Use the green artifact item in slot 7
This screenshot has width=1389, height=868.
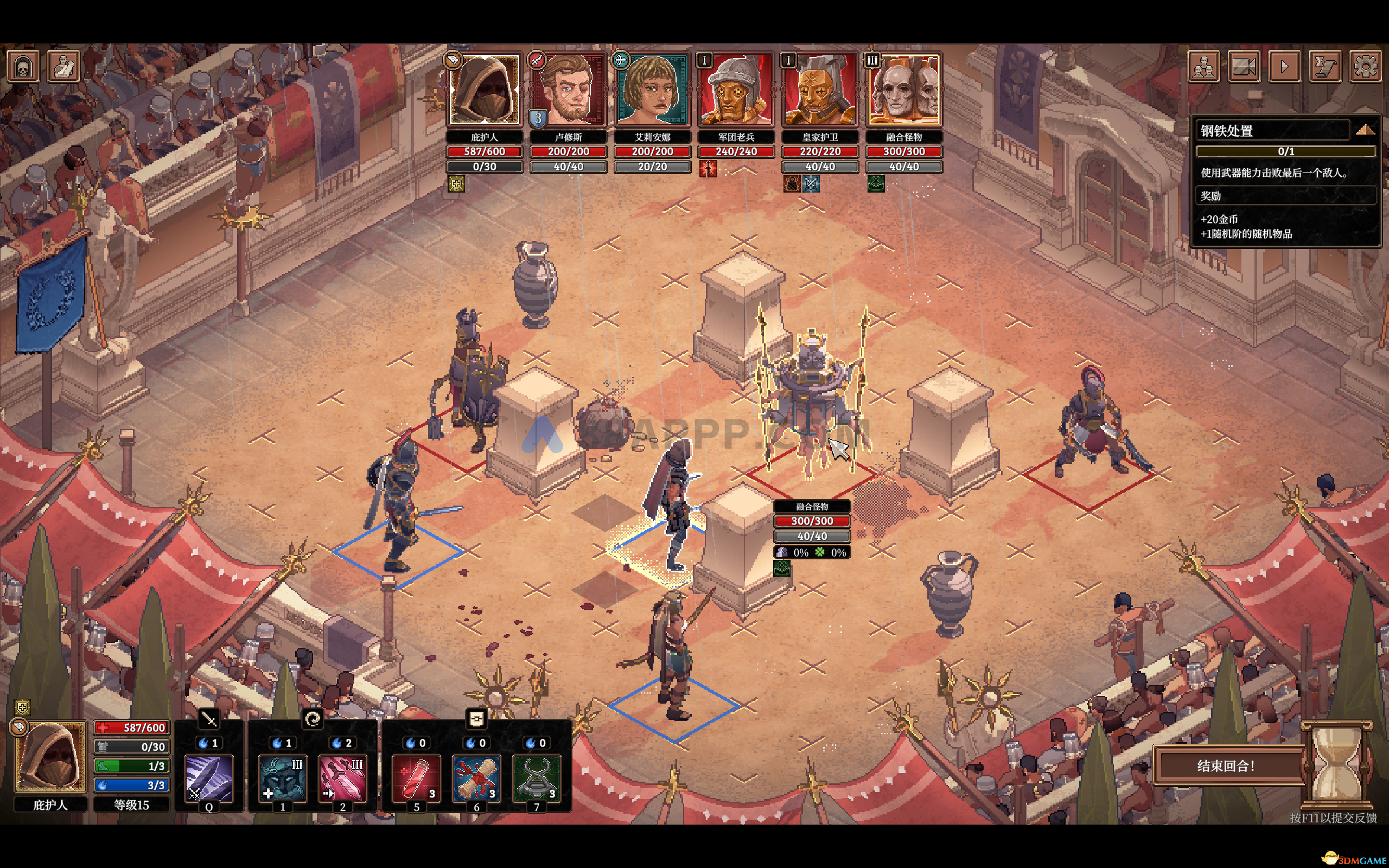tap(537, 778)
